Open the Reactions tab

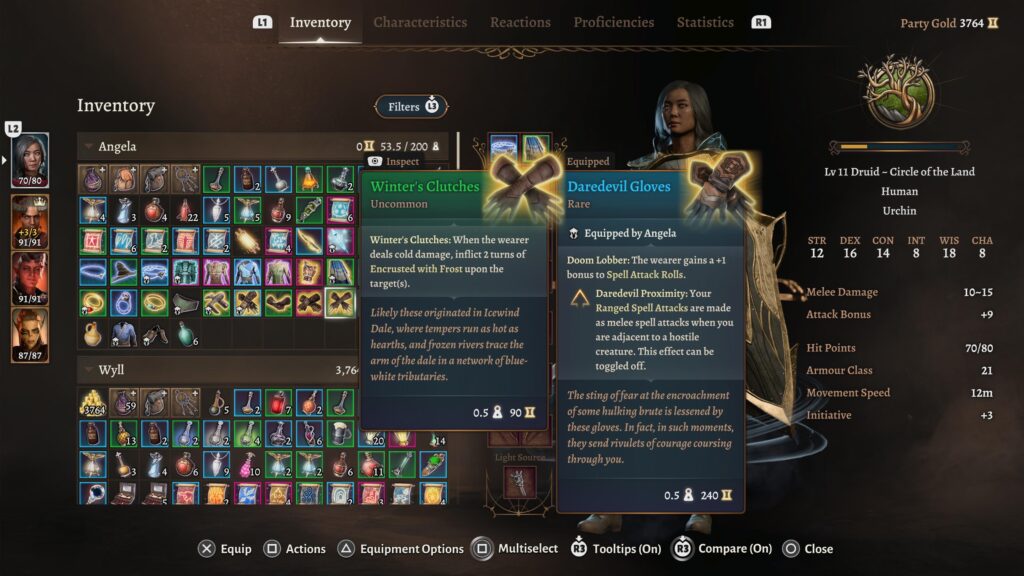tap(520, 22)
